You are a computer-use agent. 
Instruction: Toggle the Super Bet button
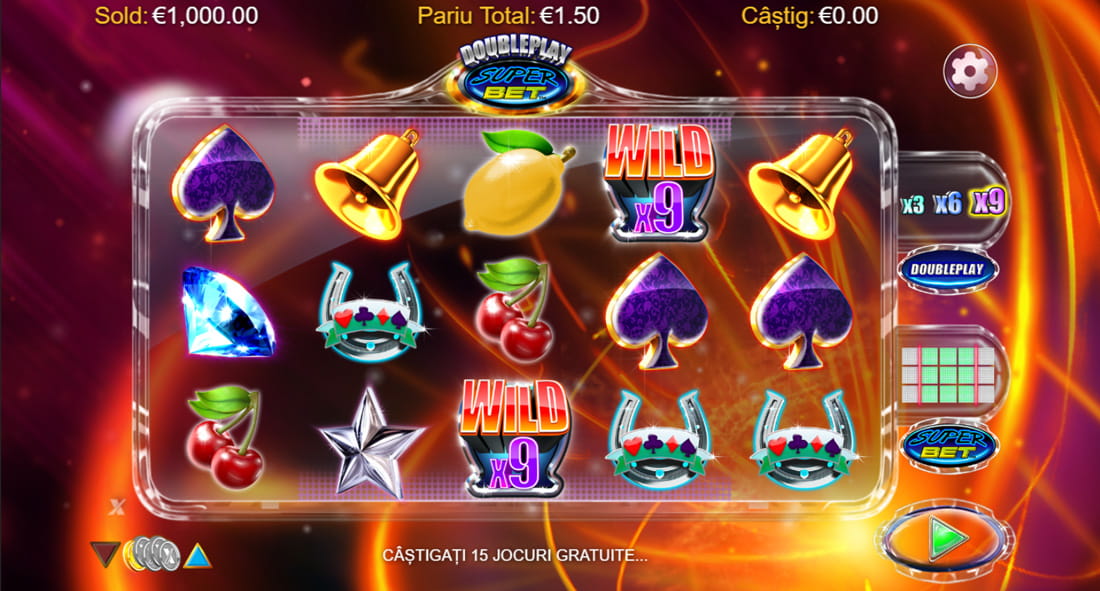[x=947, y=446]
